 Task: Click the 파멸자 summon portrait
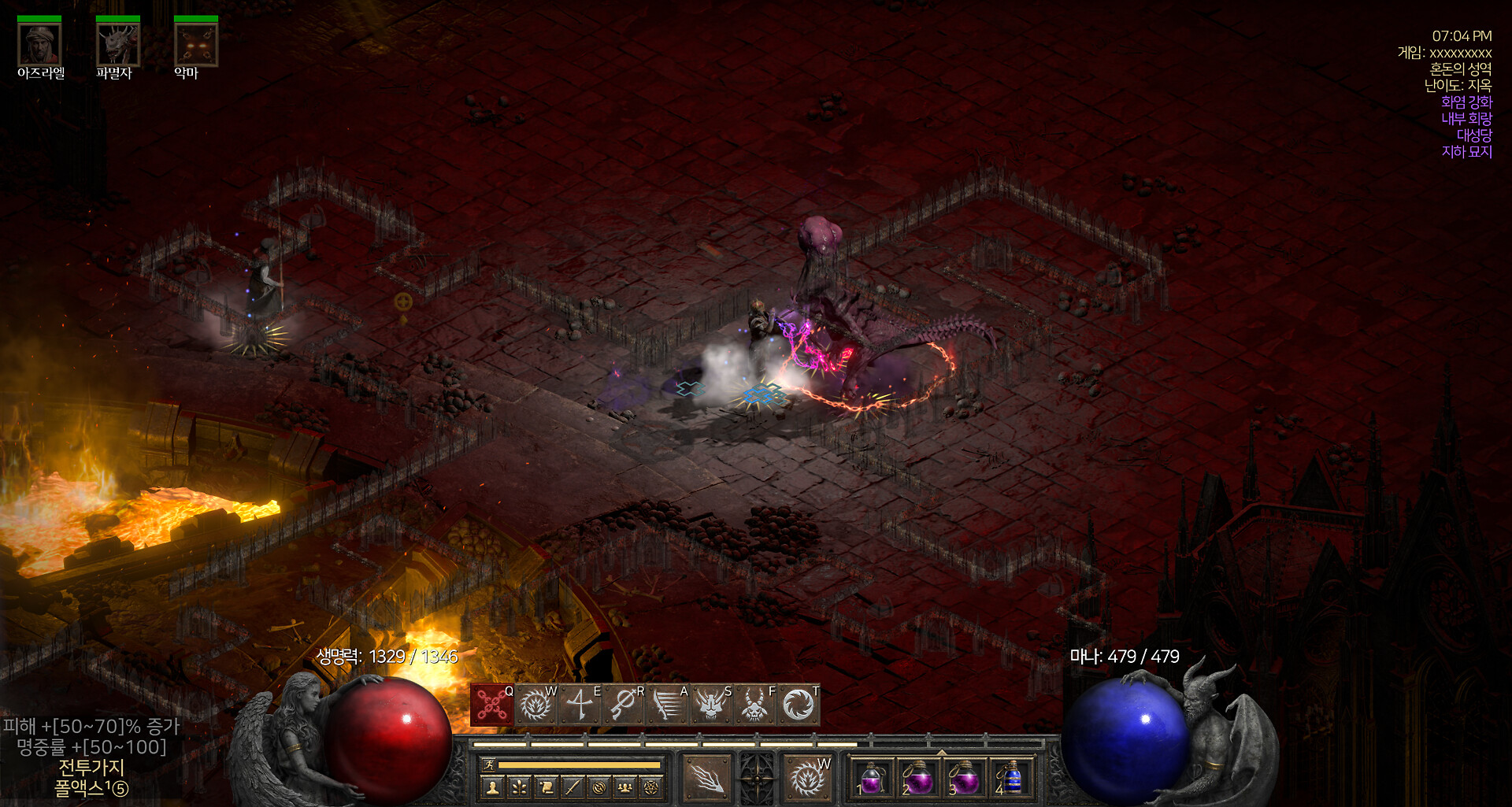pos(117,45)
